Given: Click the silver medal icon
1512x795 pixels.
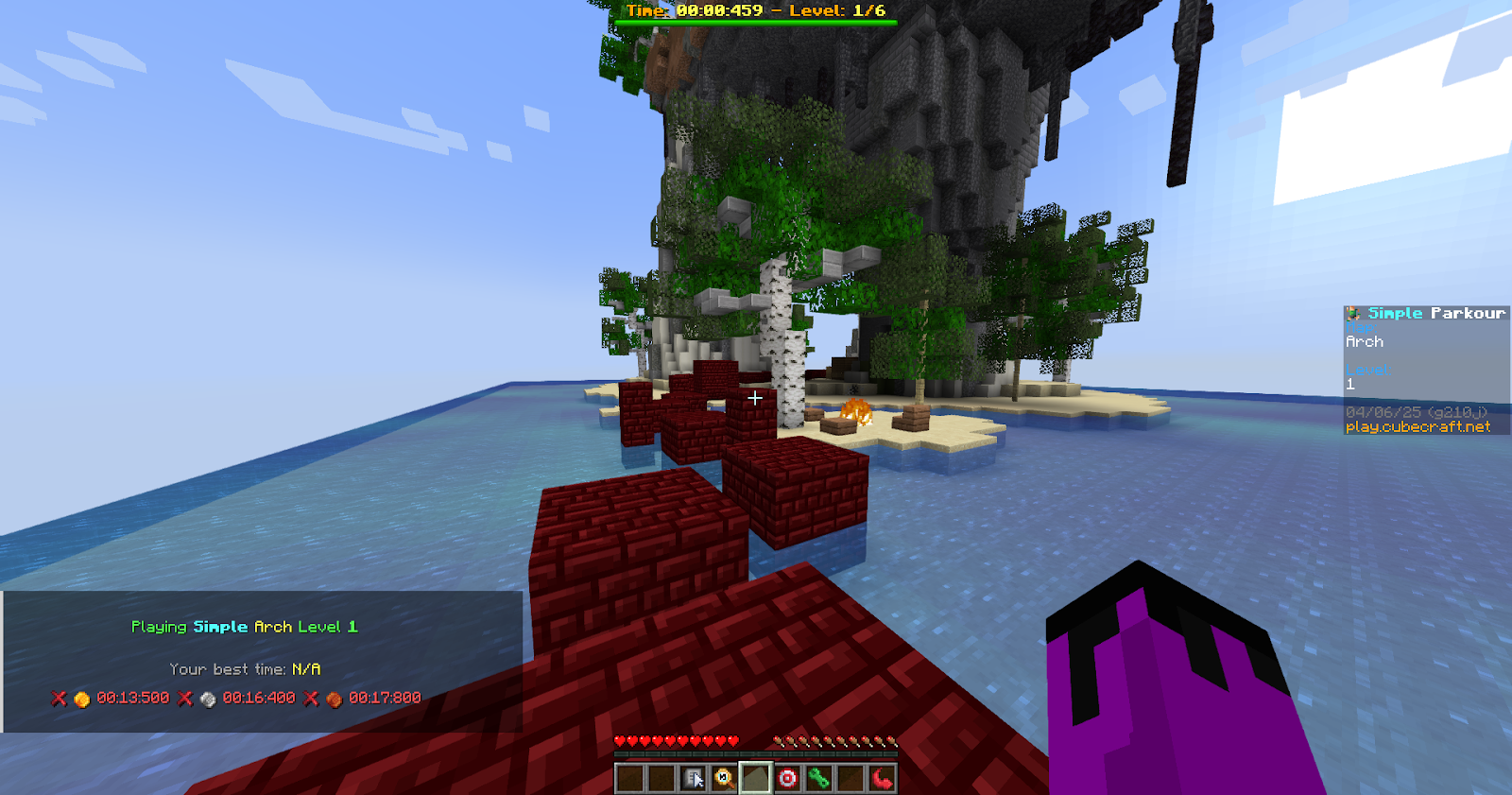Looking at the screenshot, I should 208,699.
